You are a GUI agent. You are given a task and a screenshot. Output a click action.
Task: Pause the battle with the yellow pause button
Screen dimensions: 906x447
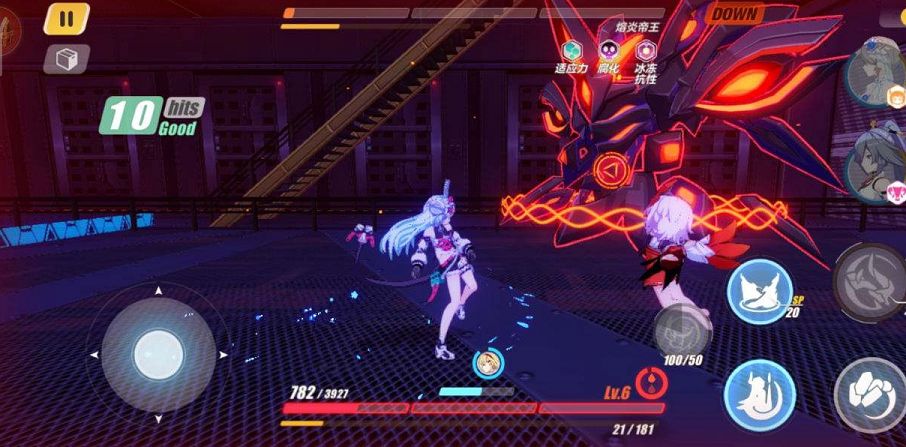pos(67,19)
